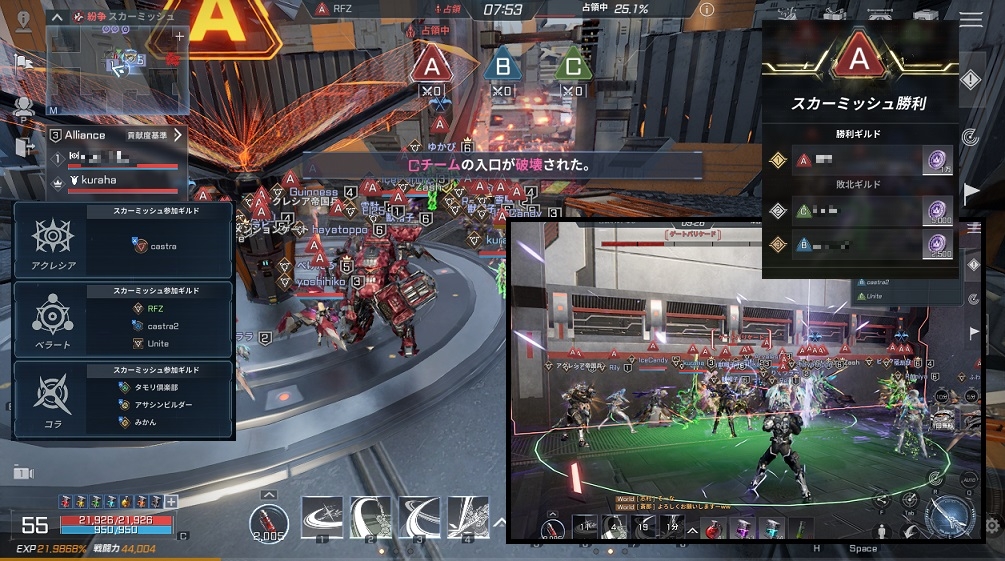The image size is (1005, 561).
Task: Toggle the camera mode icon
Action: click(x=23, y=472)
